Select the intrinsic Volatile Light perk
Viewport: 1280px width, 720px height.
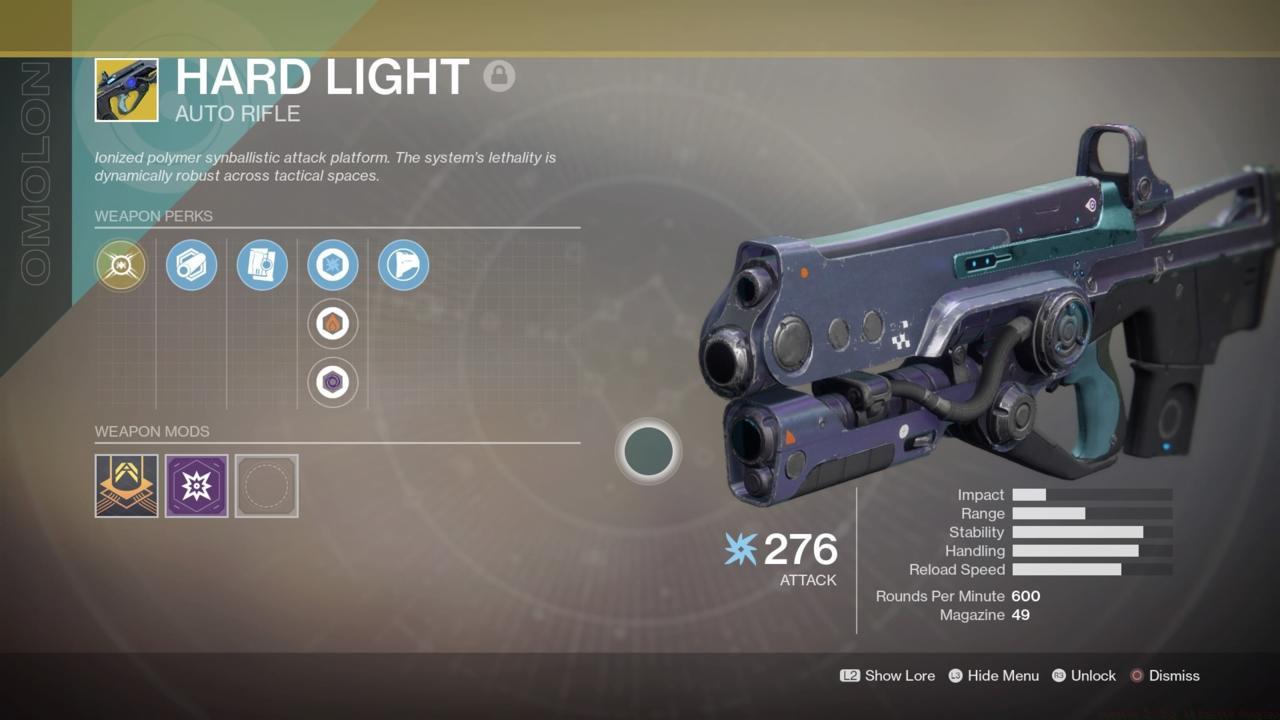pos(121,265)
